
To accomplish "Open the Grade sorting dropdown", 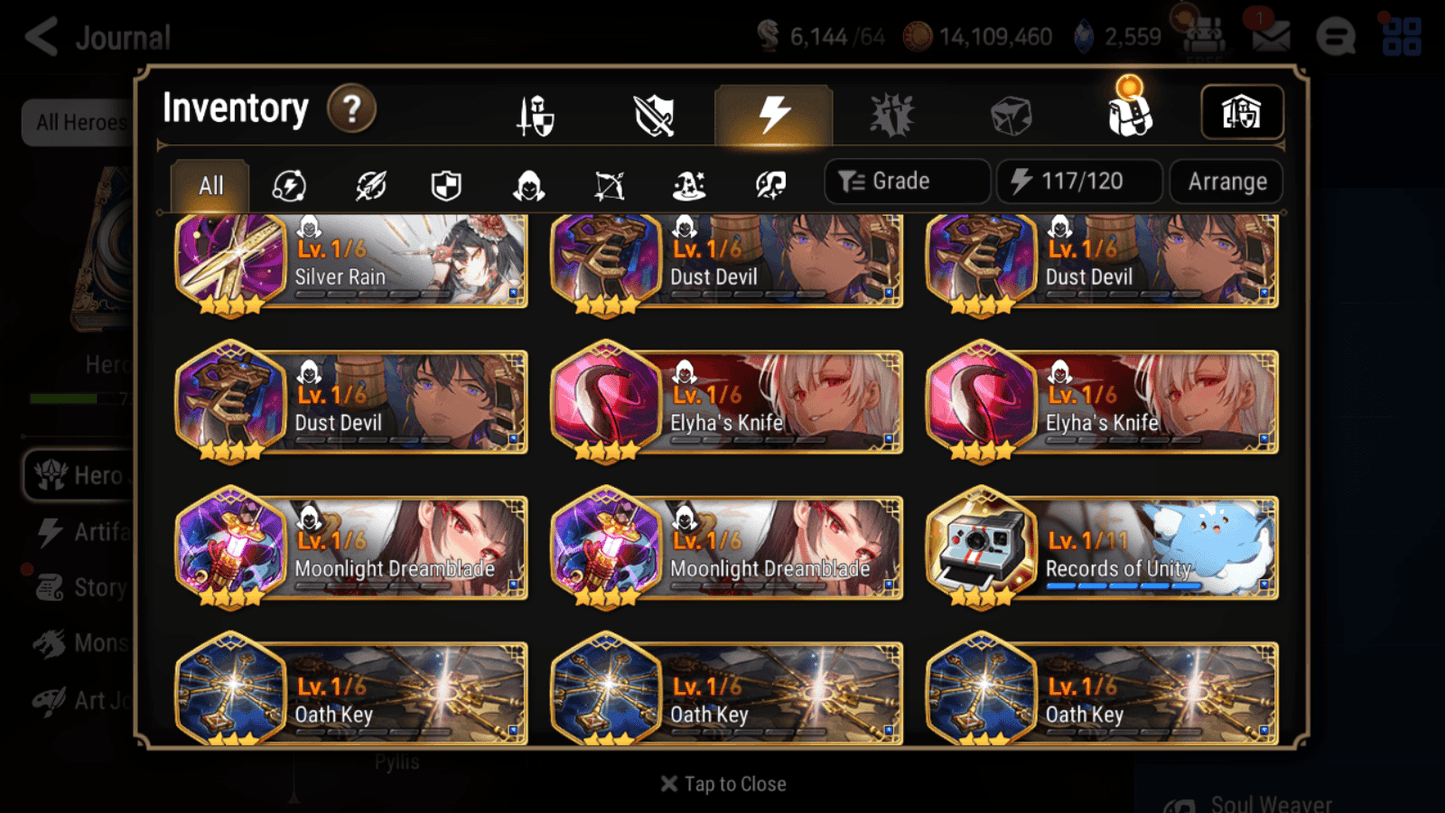I will coord(906,181).
